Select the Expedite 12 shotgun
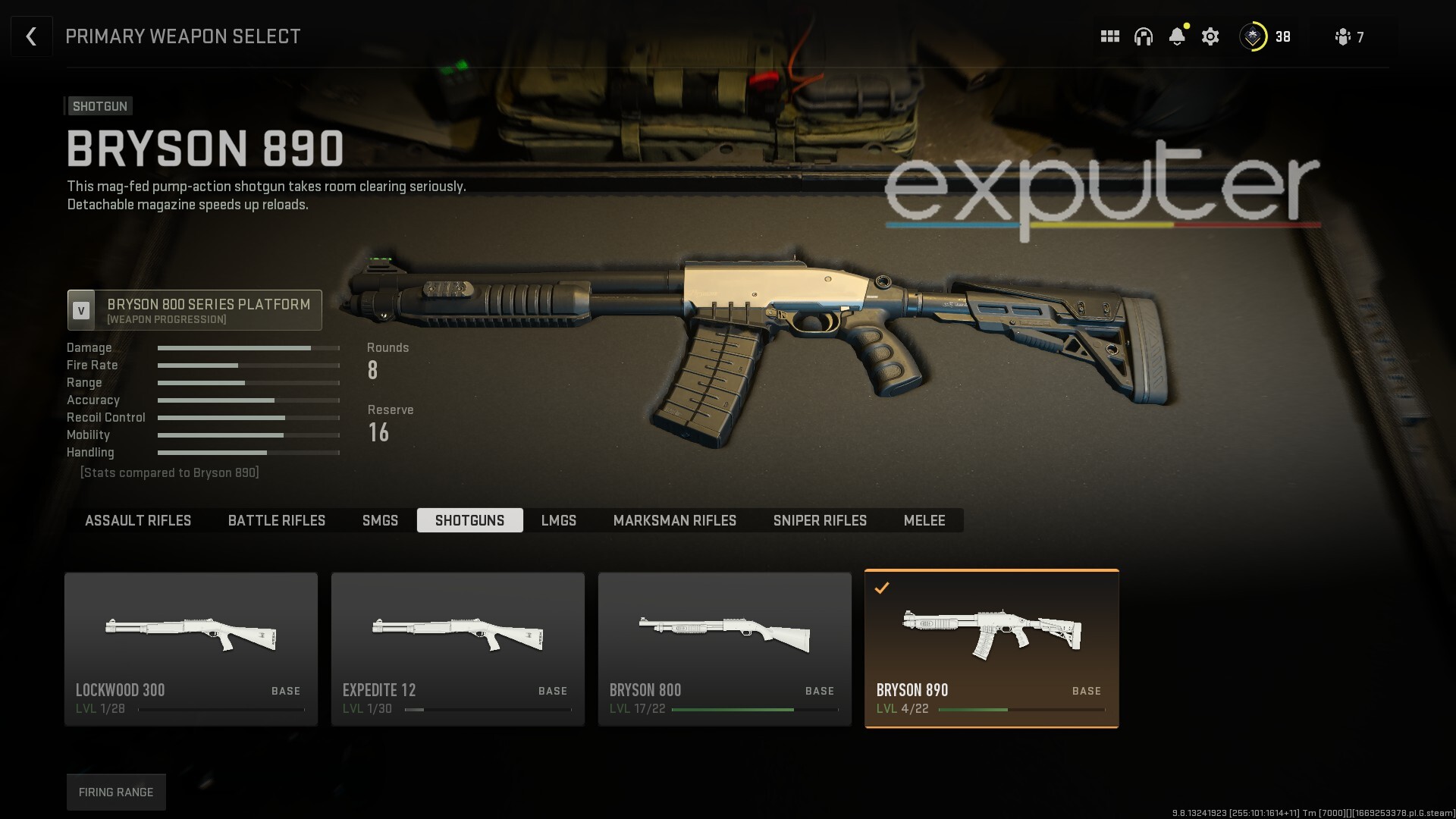The image size is (1456, 819). [458, 648]
